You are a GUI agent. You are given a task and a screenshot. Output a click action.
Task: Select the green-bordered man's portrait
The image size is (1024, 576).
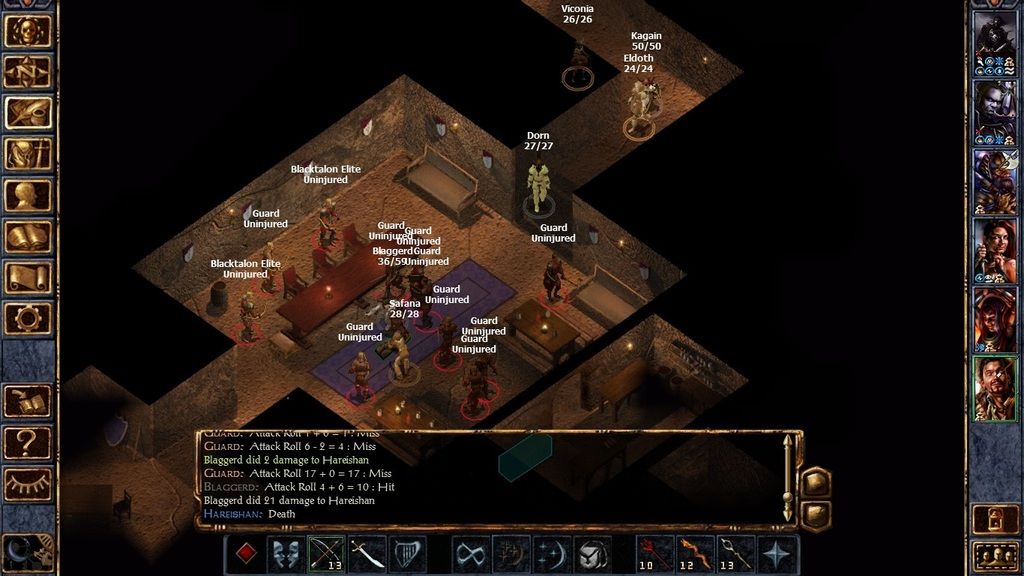click(x=995, y=389)
